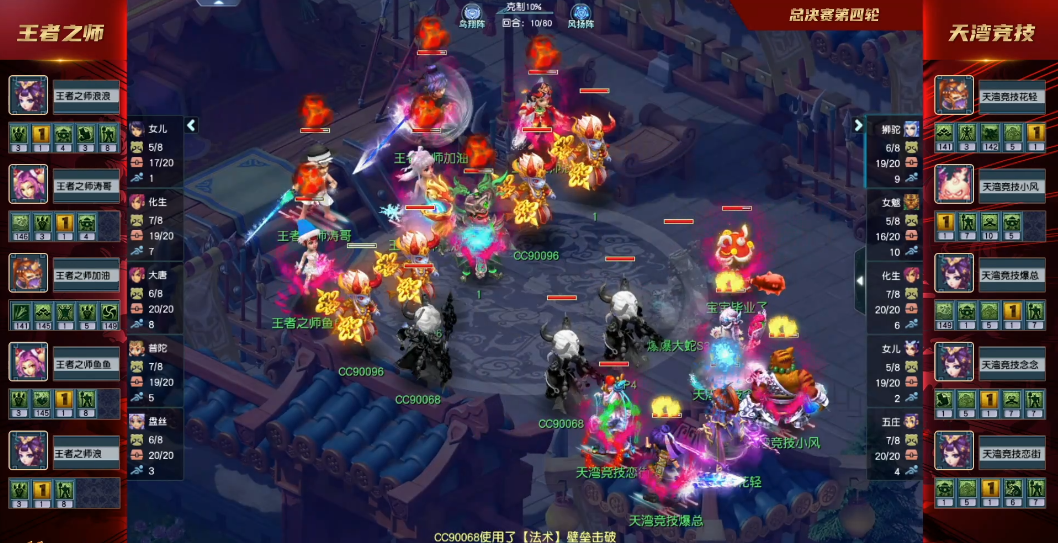
Task: Select player 王者之师鱼鱼 portrait
Action: (28, 362)
